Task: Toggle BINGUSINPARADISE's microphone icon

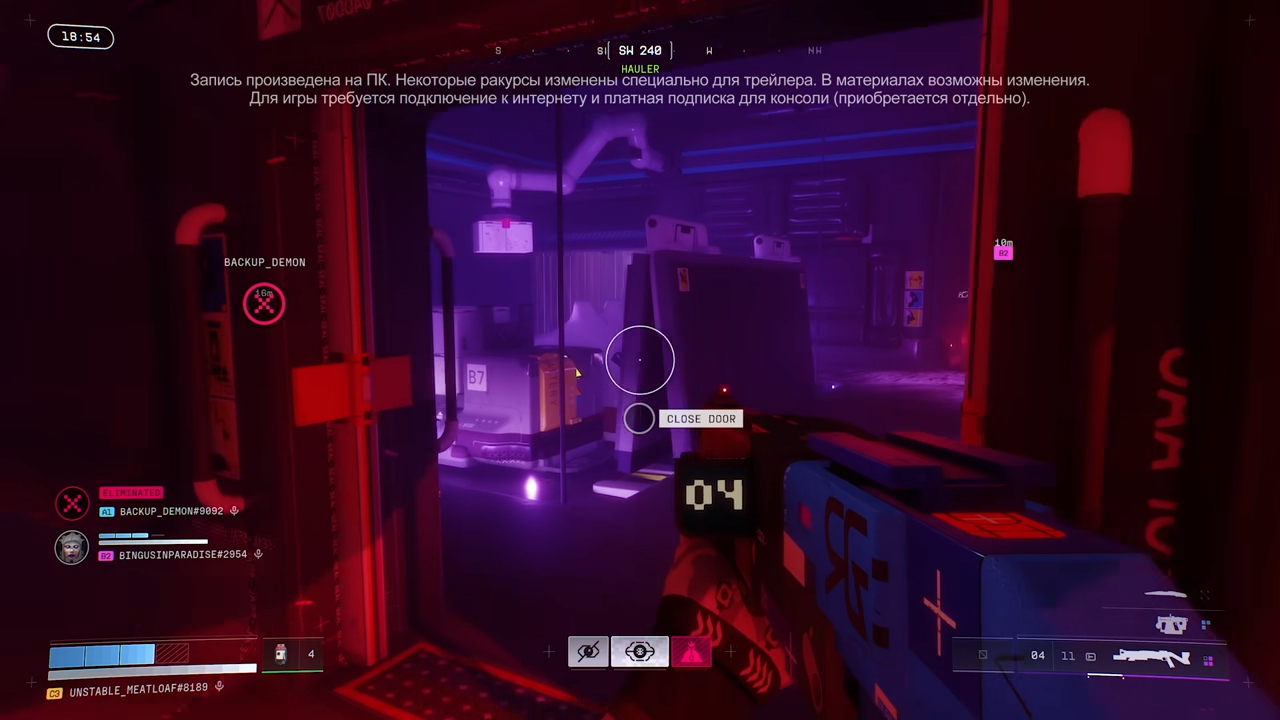Action: [258, 554]
